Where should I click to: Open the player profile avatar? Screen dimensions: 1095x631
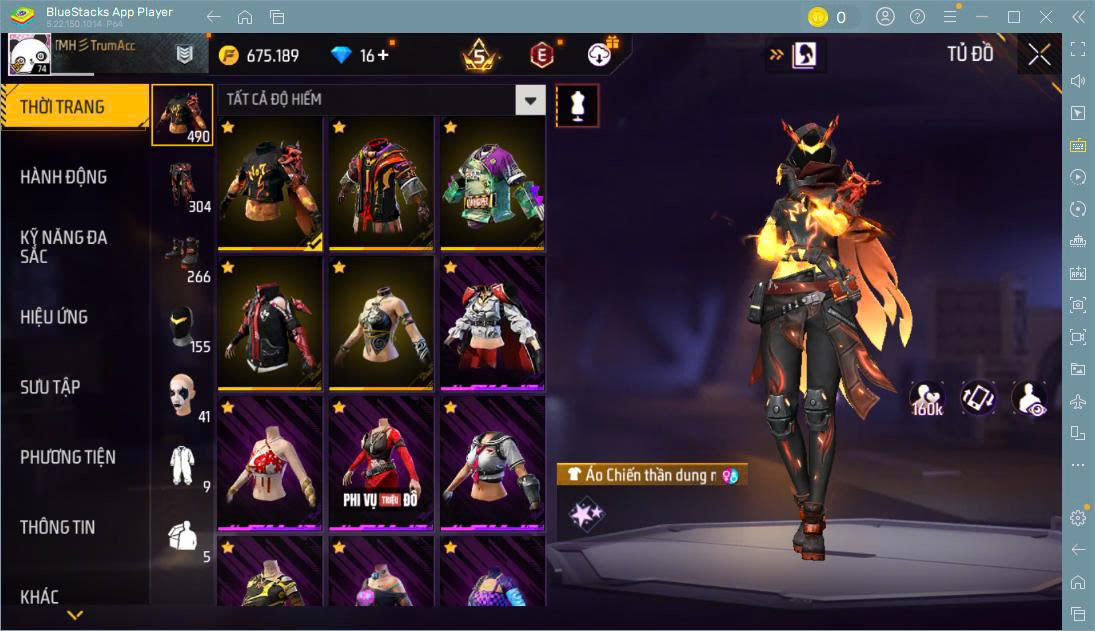pyautogui.click(x=30, y=54)
